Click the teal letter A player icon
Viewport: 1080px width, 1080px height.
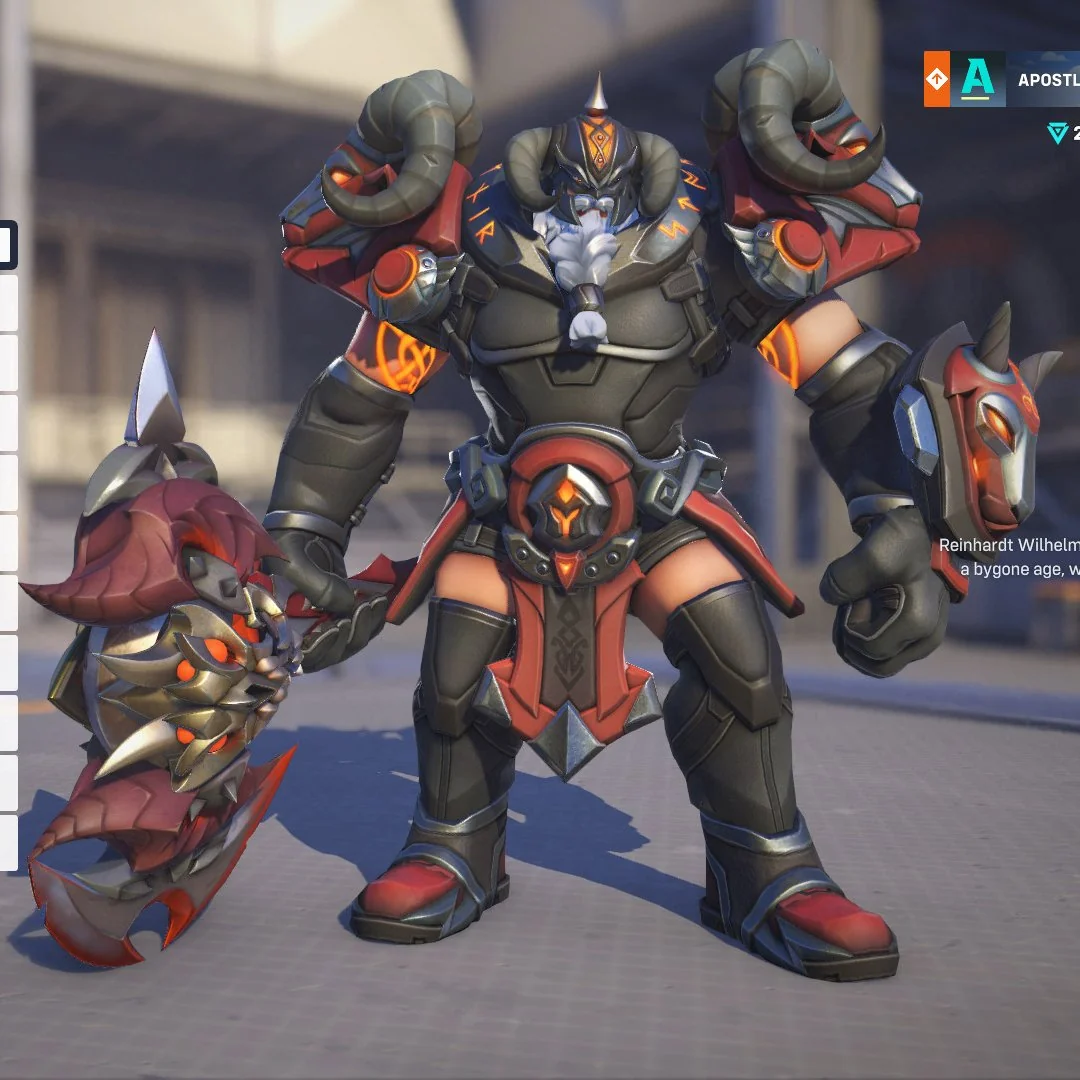coord(977,80)
